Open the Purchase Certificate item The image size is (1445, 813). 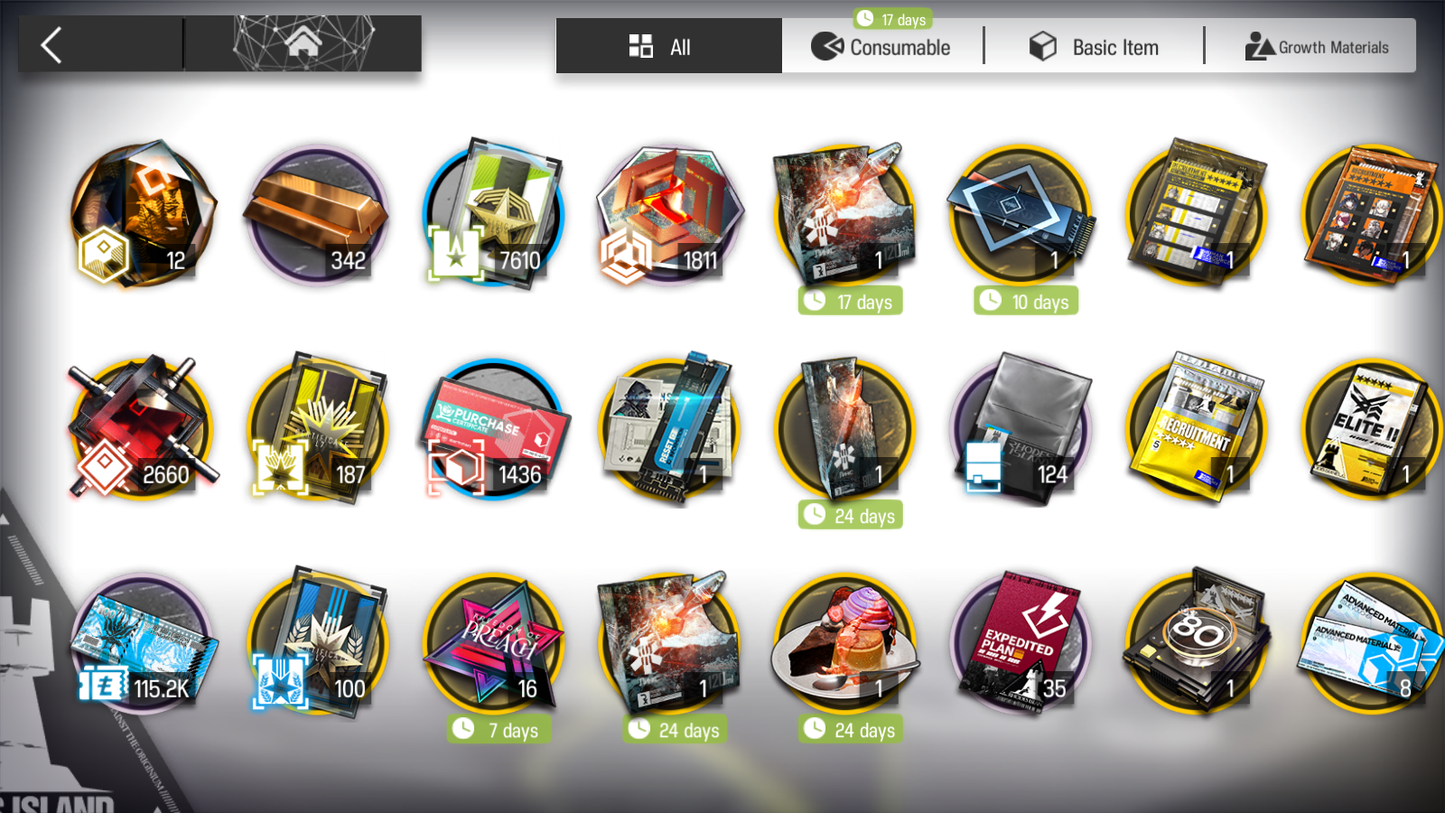[493, 430]
